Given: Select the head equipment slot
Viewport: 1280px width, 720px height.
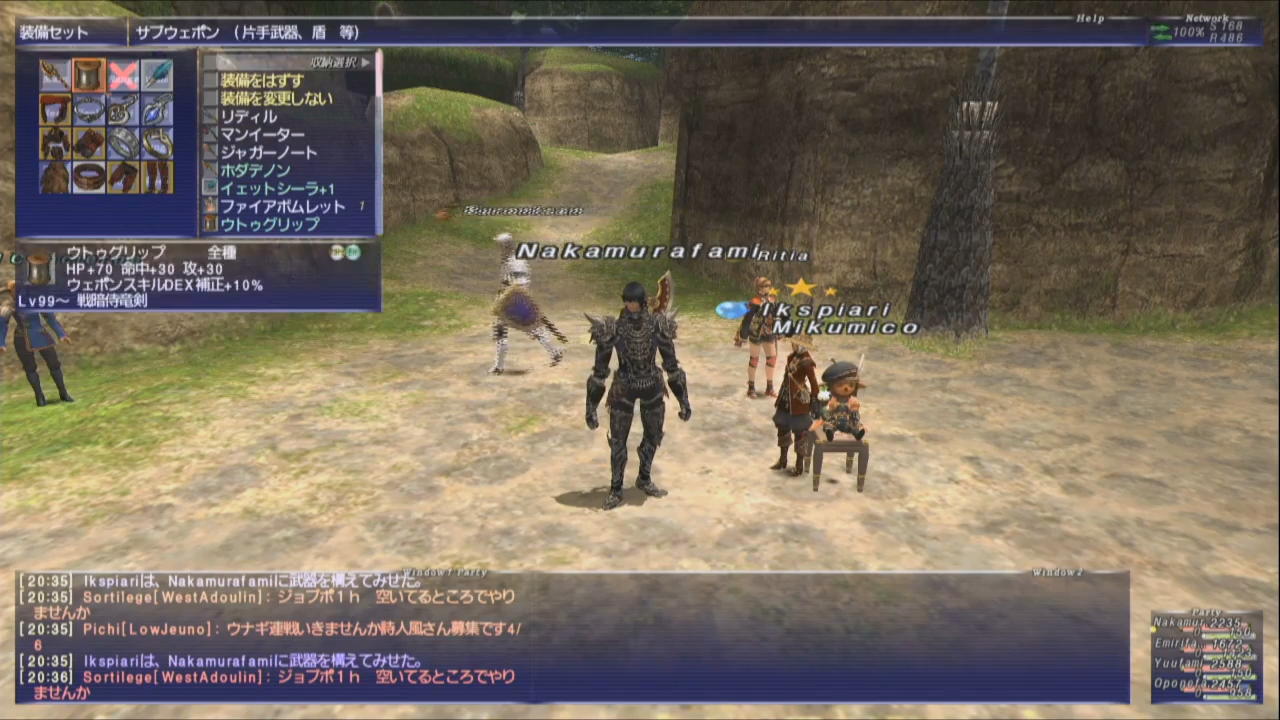Looking at the screenshot, I should click(55, 109).
